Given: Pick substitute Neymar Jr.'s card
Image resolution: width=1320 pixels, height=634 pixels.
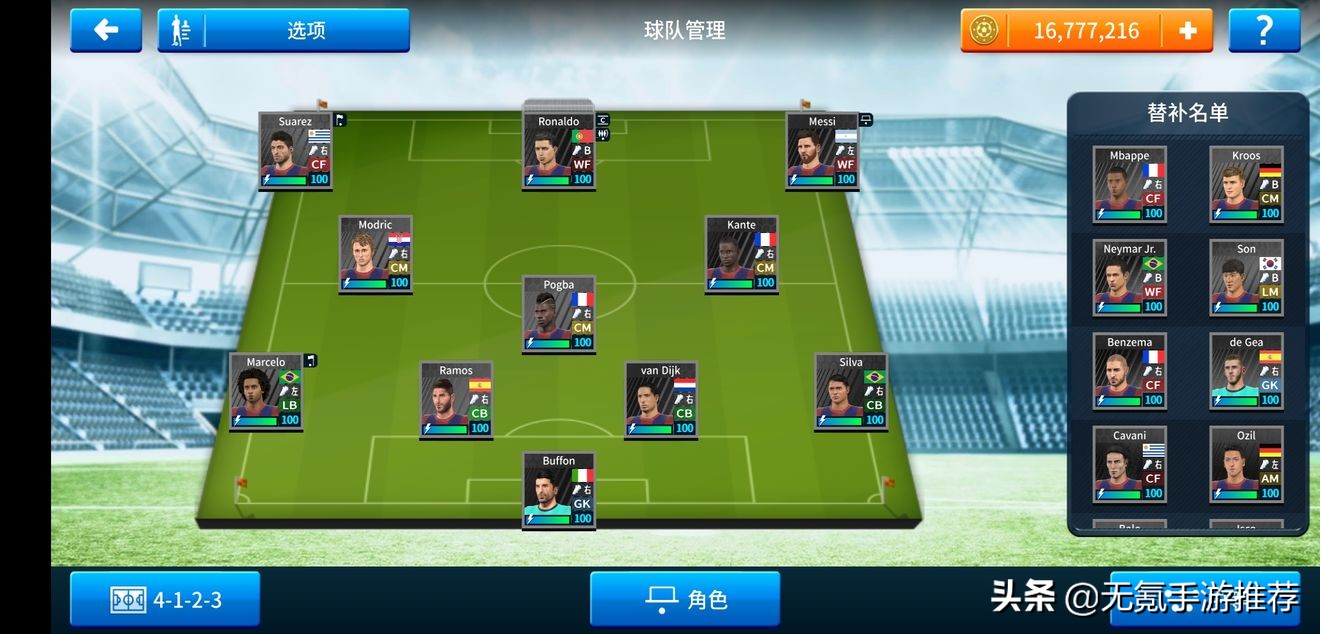Looking at the screenshot, I should click(1129, 278).
